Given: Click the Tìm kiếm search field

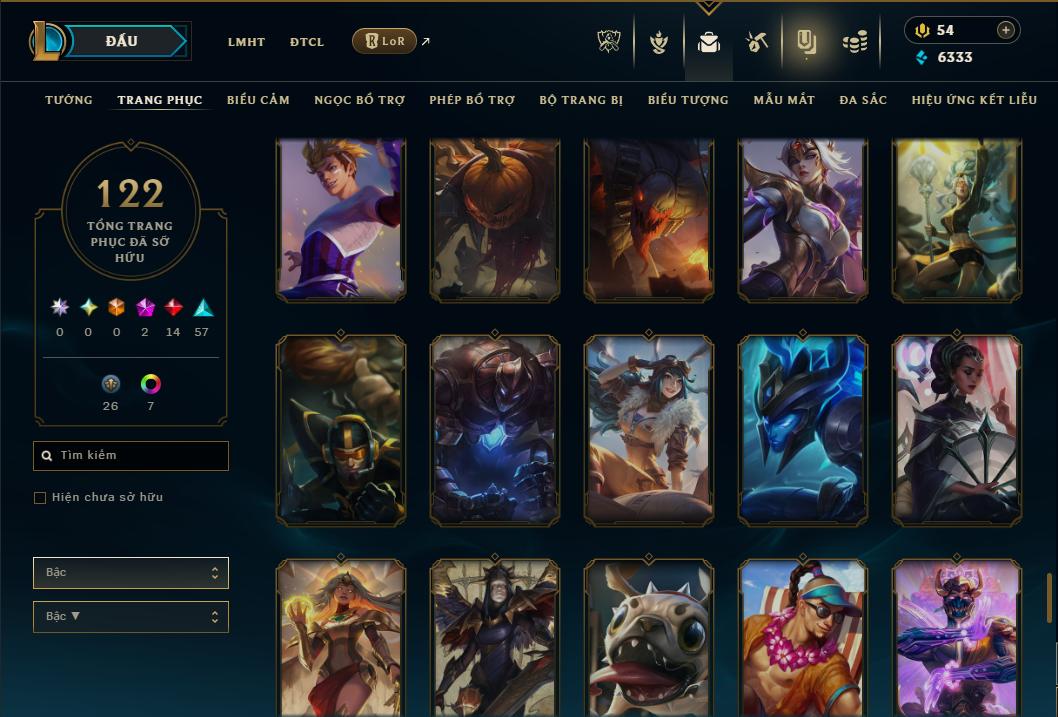Looking at the screenshot, I should 131,456.
